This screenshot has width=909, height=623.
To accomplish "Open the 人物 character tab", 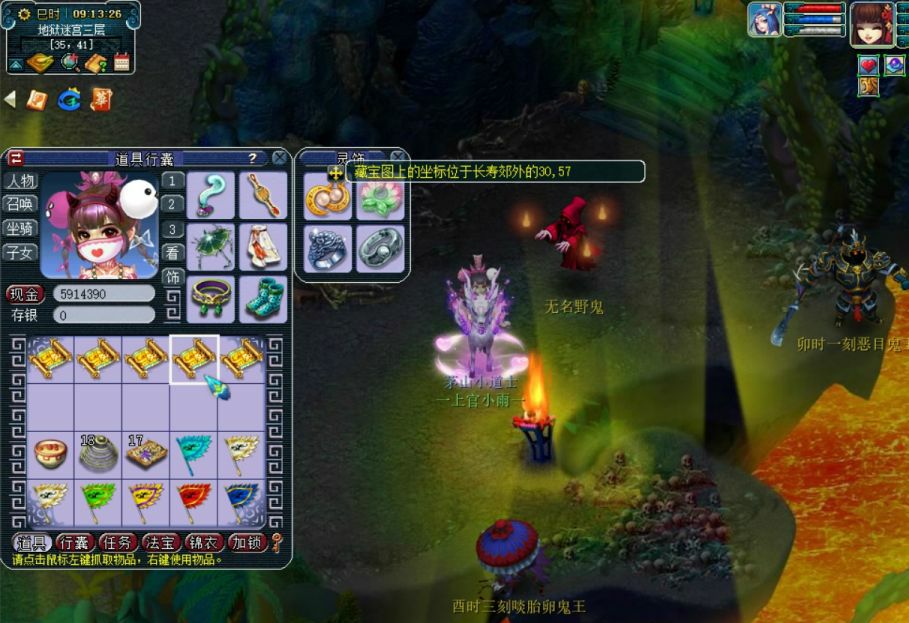I will (x=20, y=181).
